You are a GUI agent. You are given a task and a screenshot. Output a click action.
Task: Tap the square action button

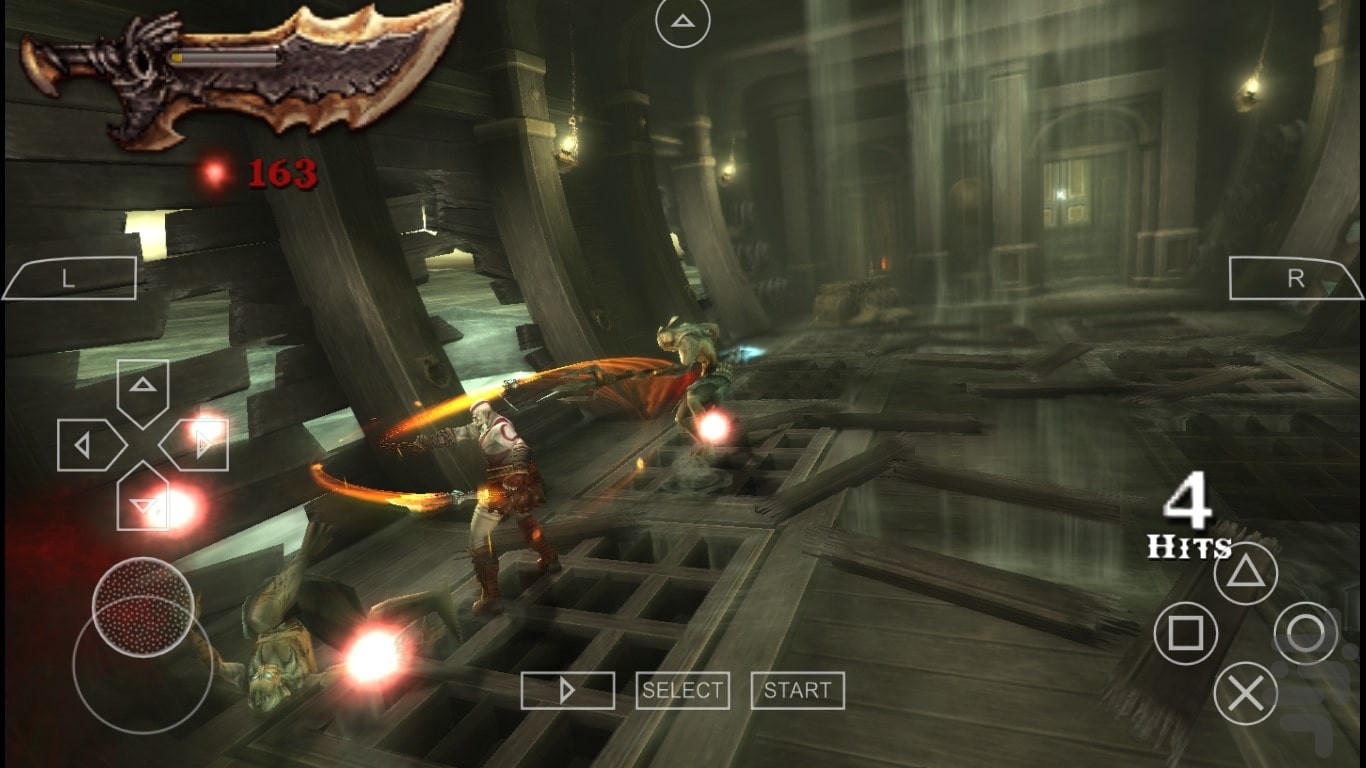(1186, 633)
